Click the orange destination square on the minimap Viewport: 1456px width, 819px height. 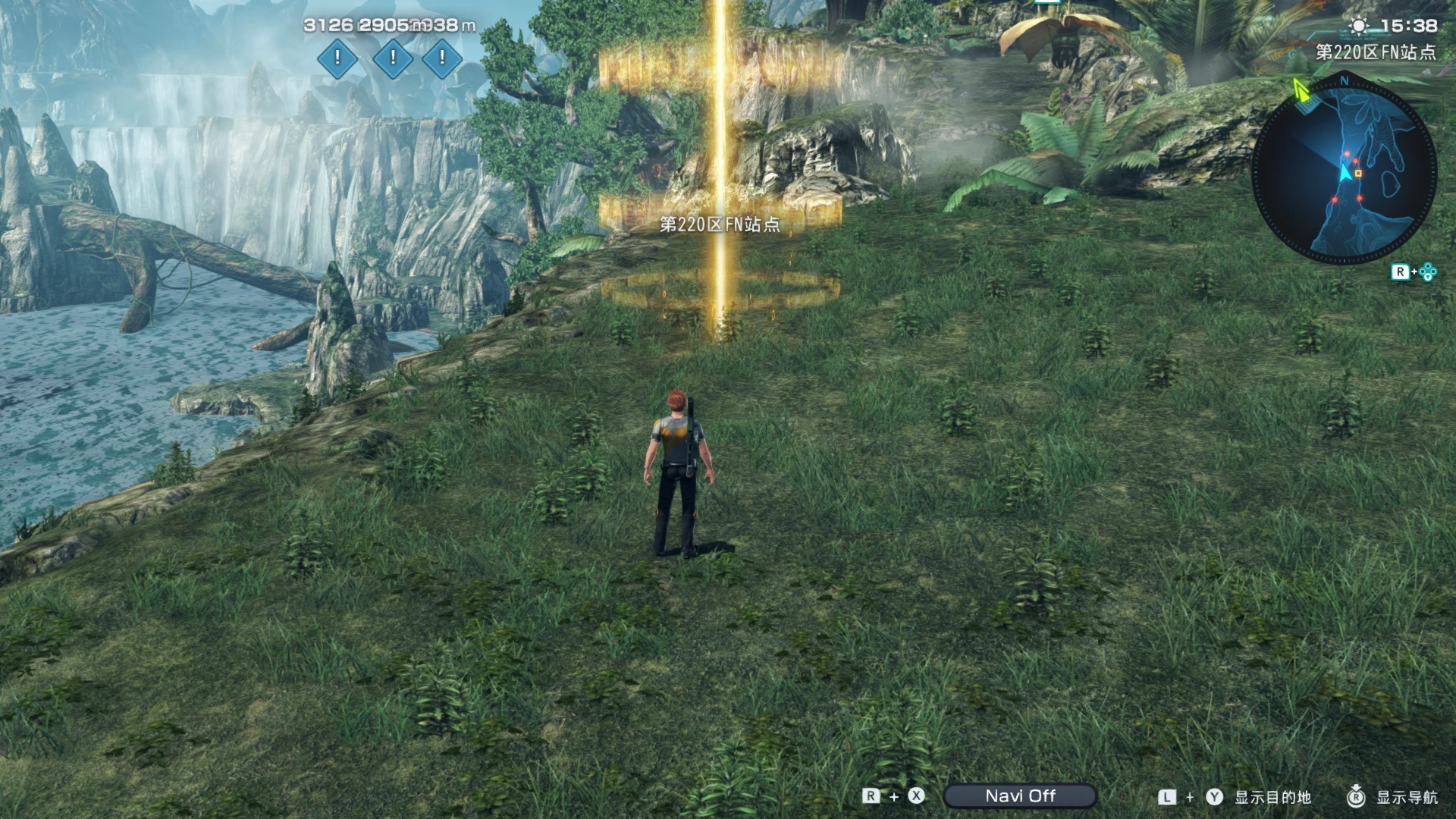point(1359,174)
